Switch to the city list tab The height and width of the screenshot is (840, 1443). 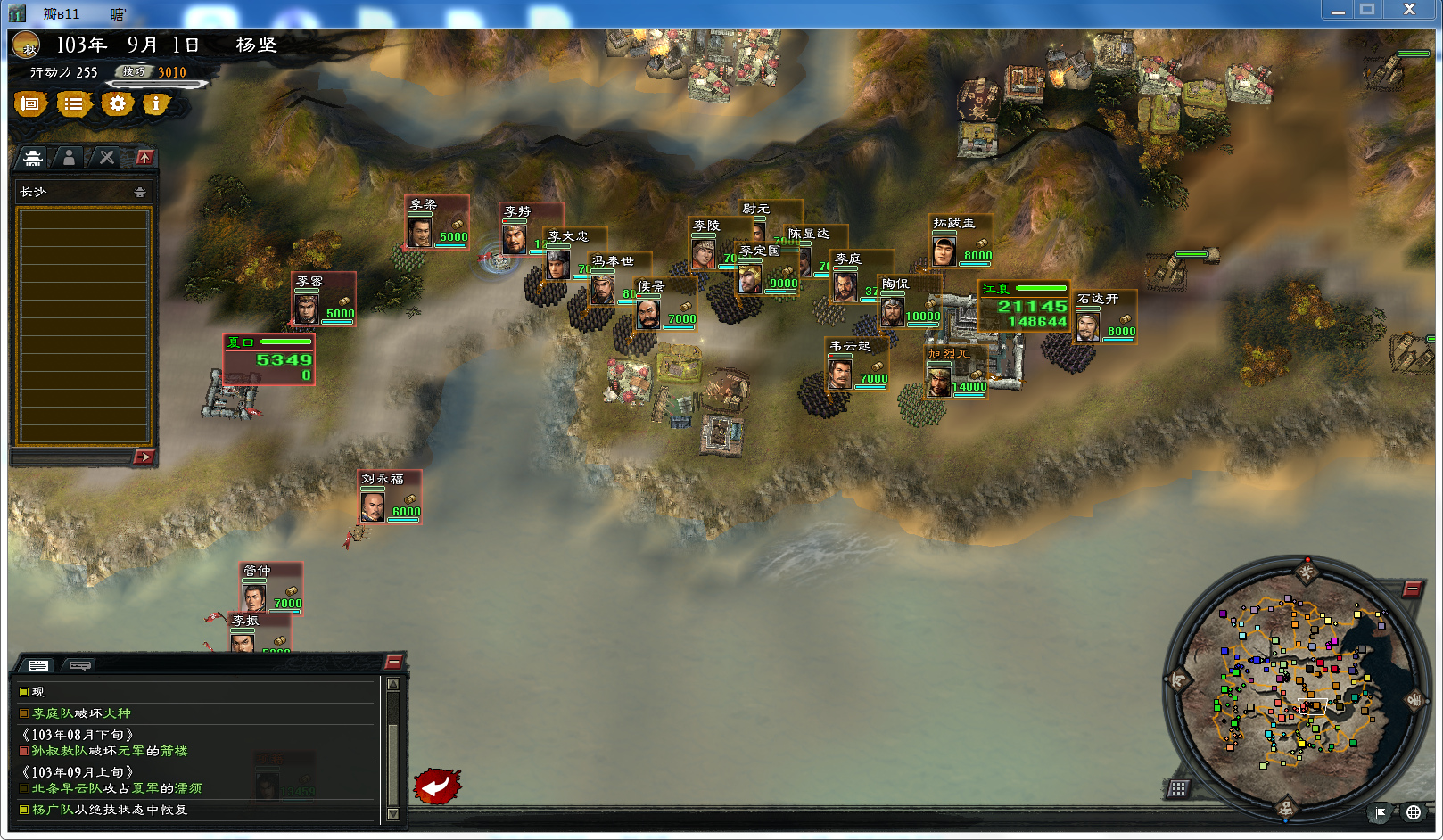[33, 158]
